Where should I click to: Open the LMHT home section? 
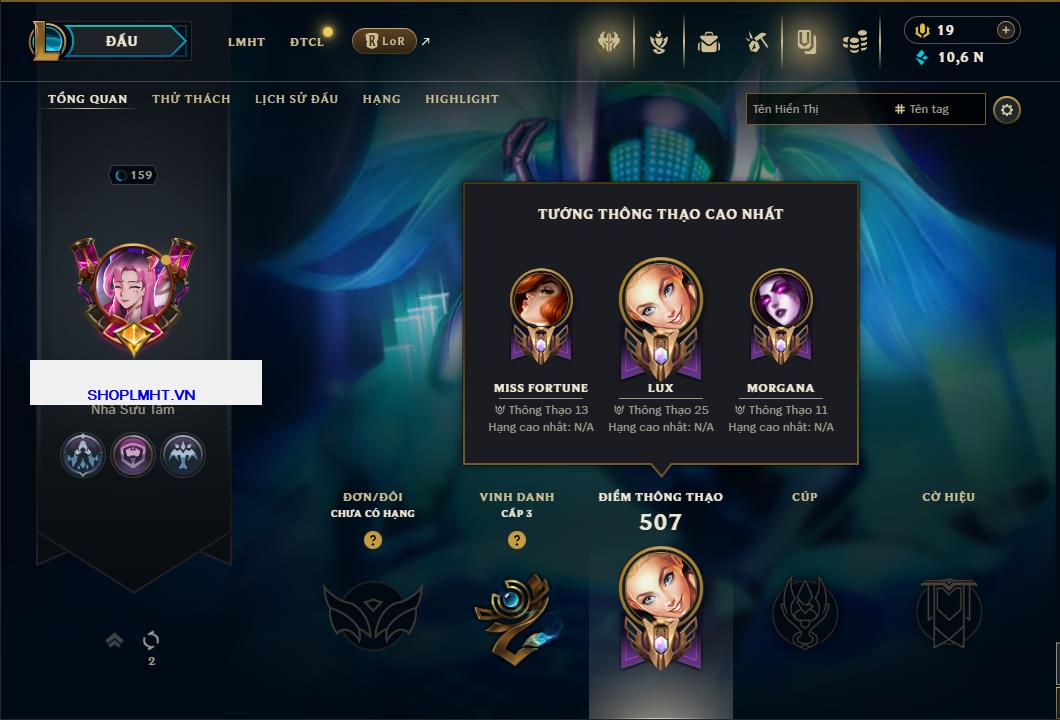tap(246, 42)
